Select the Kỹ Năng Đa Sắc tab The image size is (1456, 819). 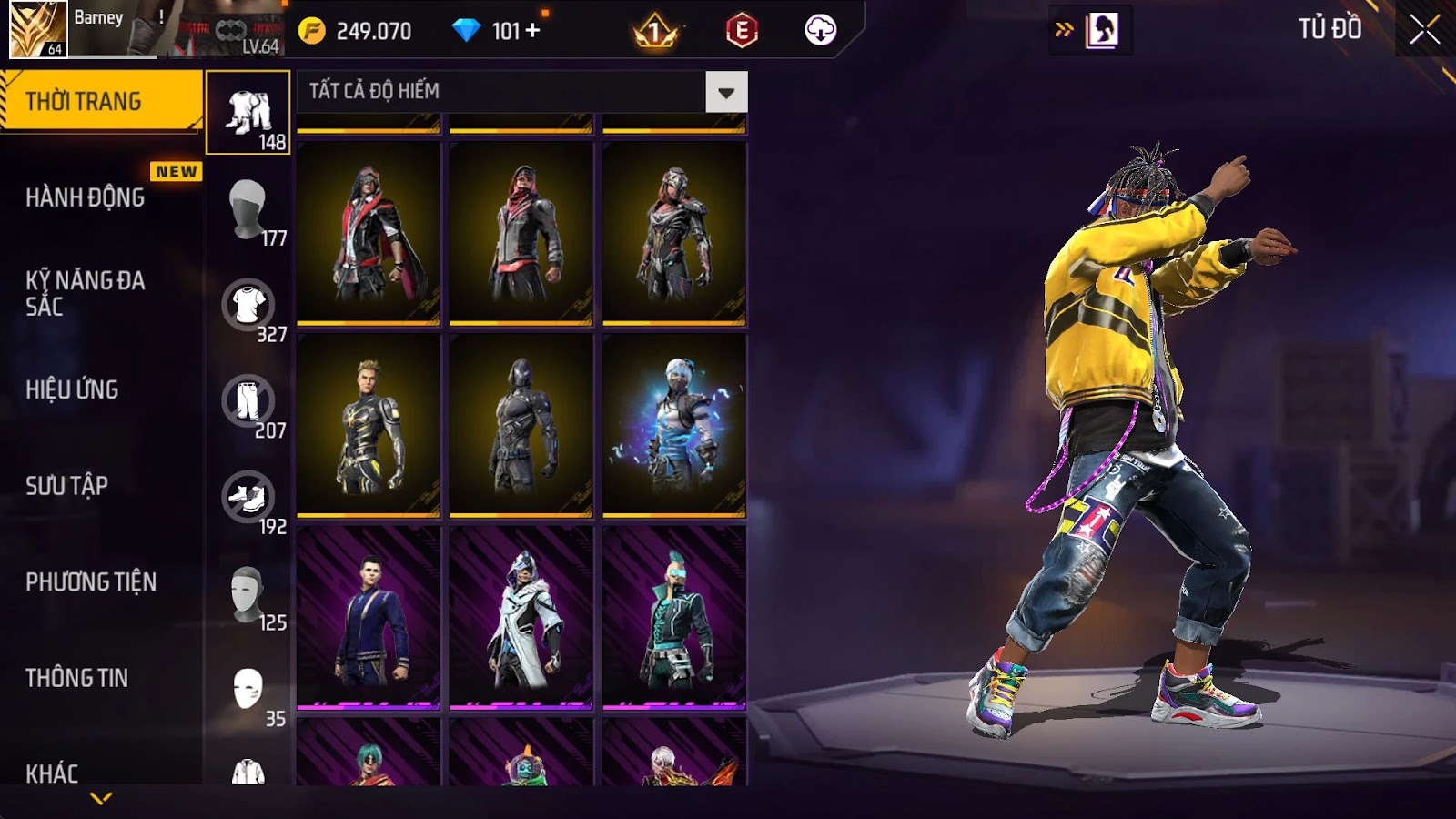(86, 293)
